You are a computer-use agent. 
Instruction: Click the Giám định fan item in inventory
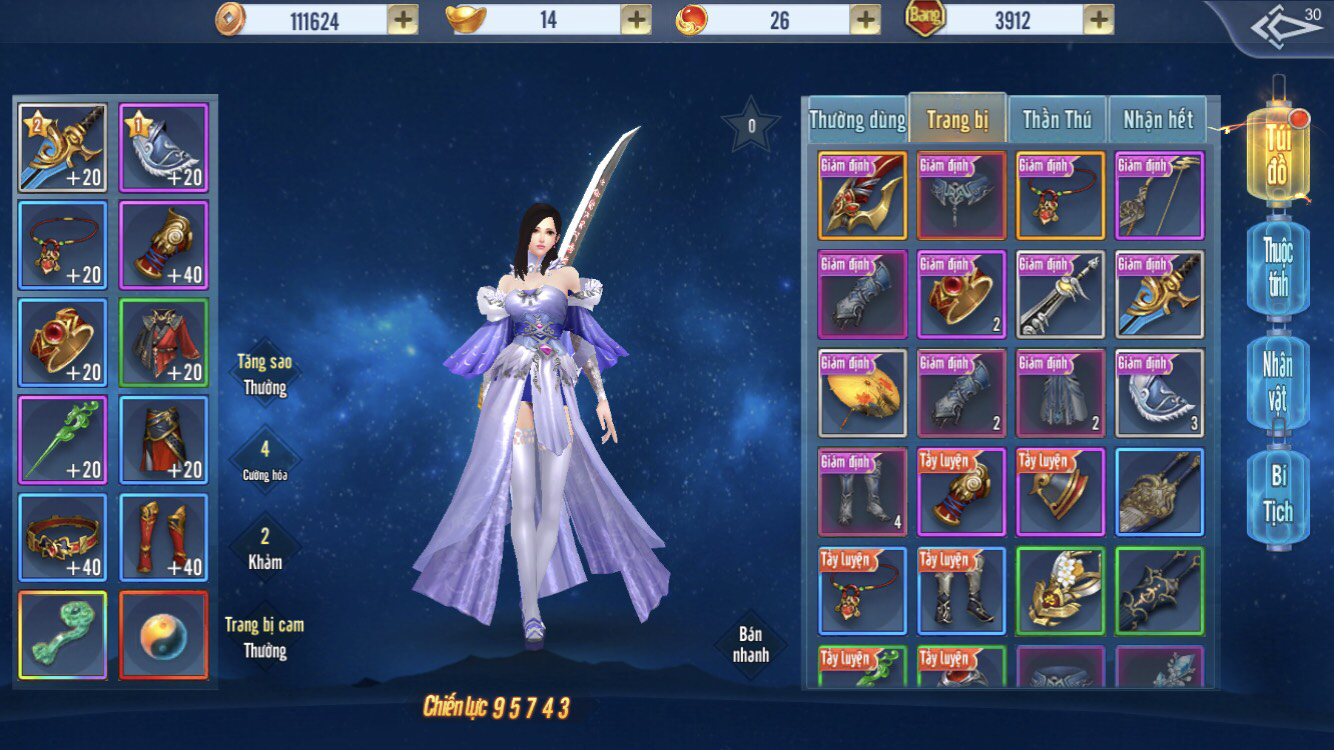[x=861, y=392]
